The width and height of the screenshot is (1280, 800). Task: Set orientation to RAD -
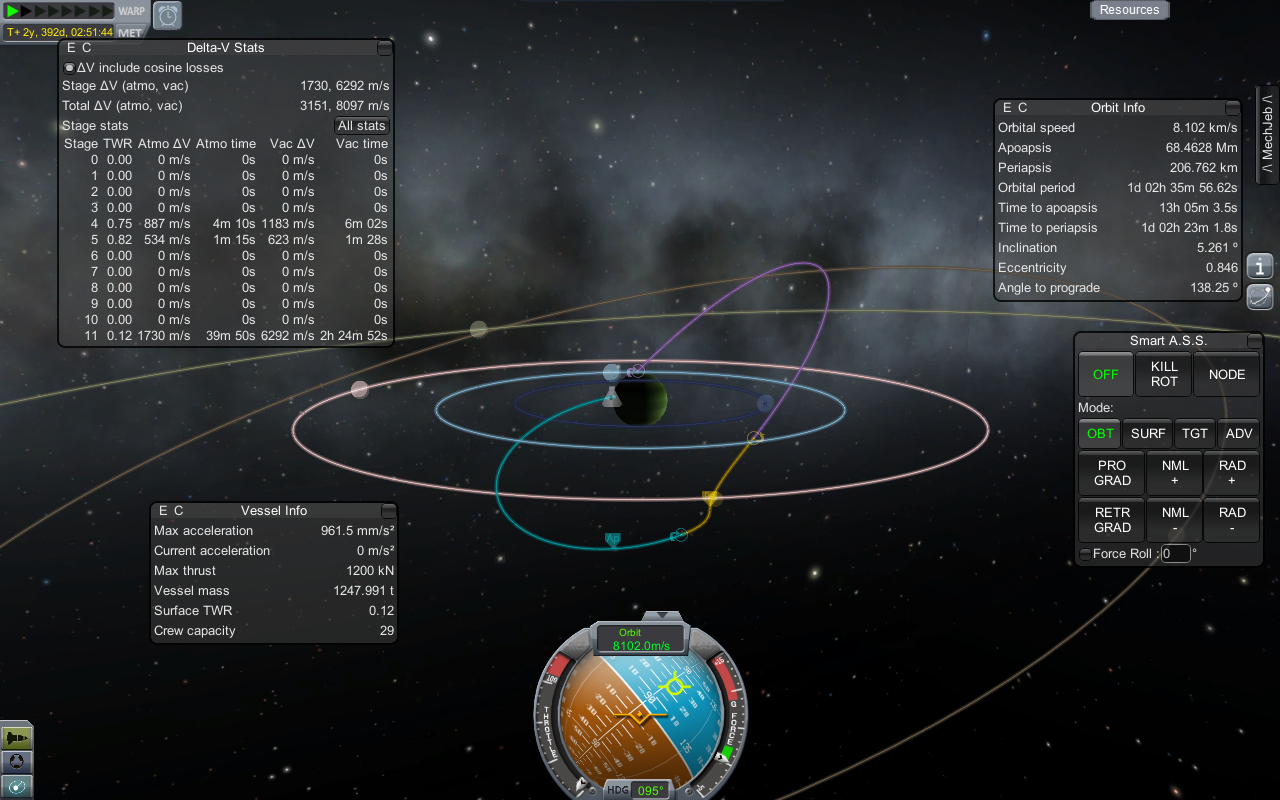(x=1232, y=520)
